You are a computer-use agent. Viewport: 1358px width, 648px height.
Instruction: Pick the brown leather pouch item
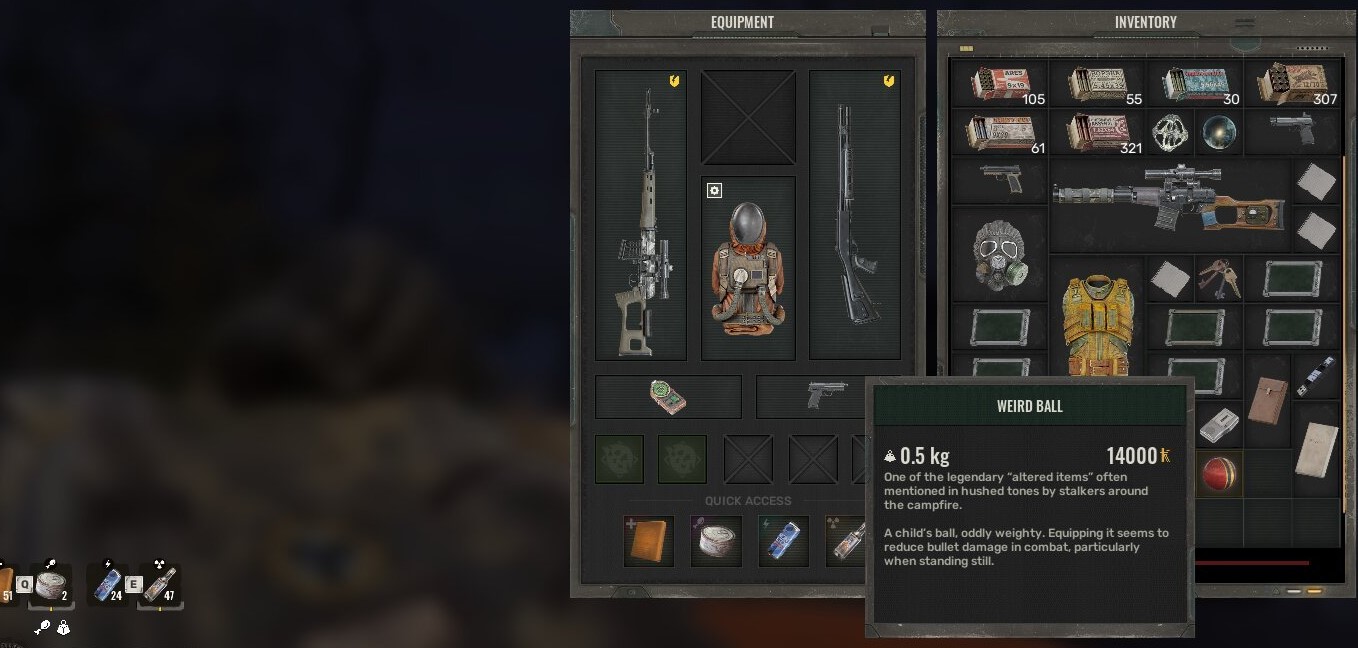(x=1268, y=400)
